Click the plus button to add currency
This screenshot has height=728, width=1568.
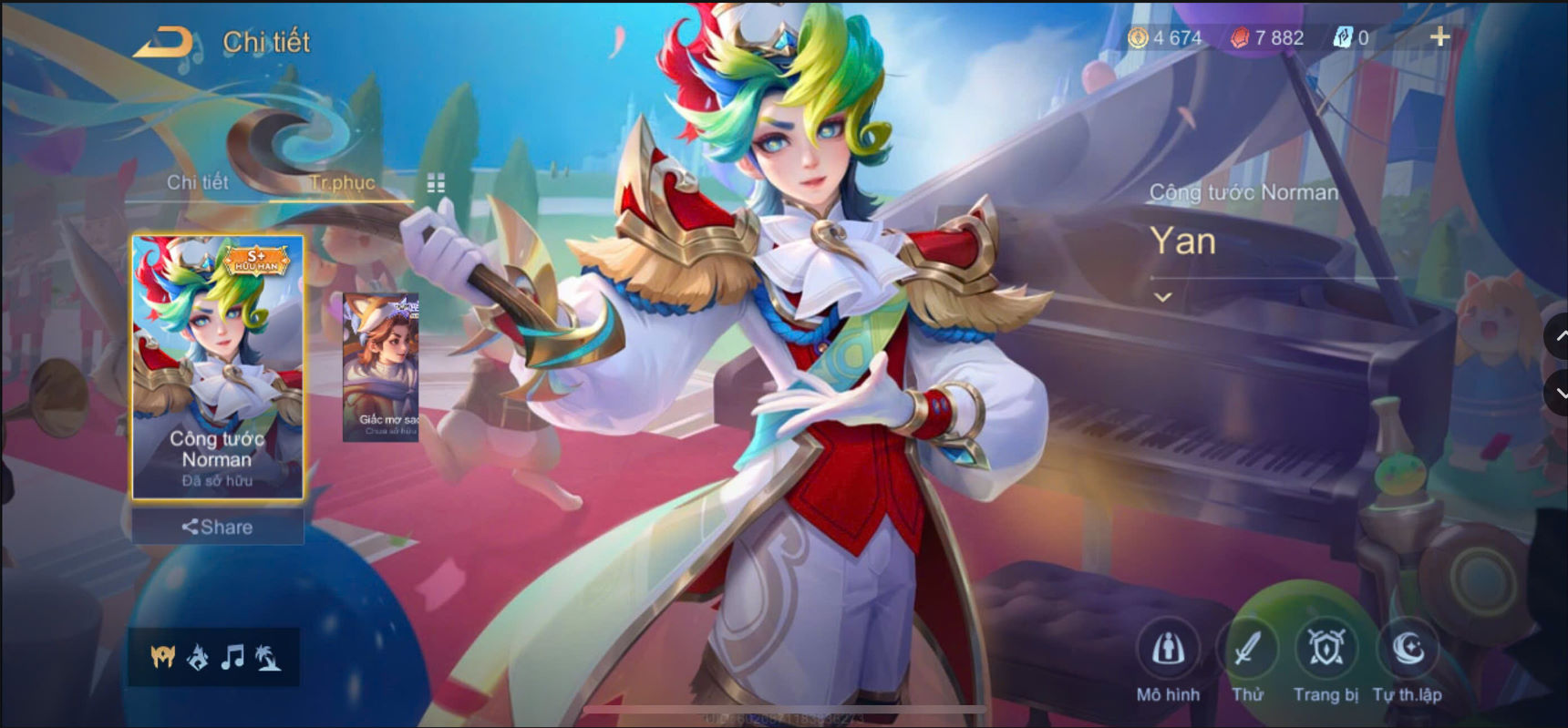(1440, 36)
